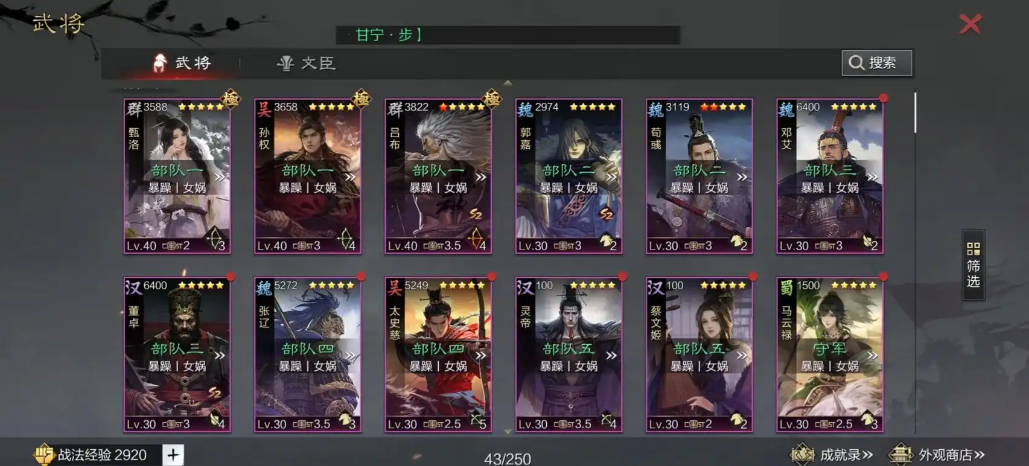Viewport: 1029px width, 466px height.
Task: Close the generals screen with the red X
Action: point(970,24)
